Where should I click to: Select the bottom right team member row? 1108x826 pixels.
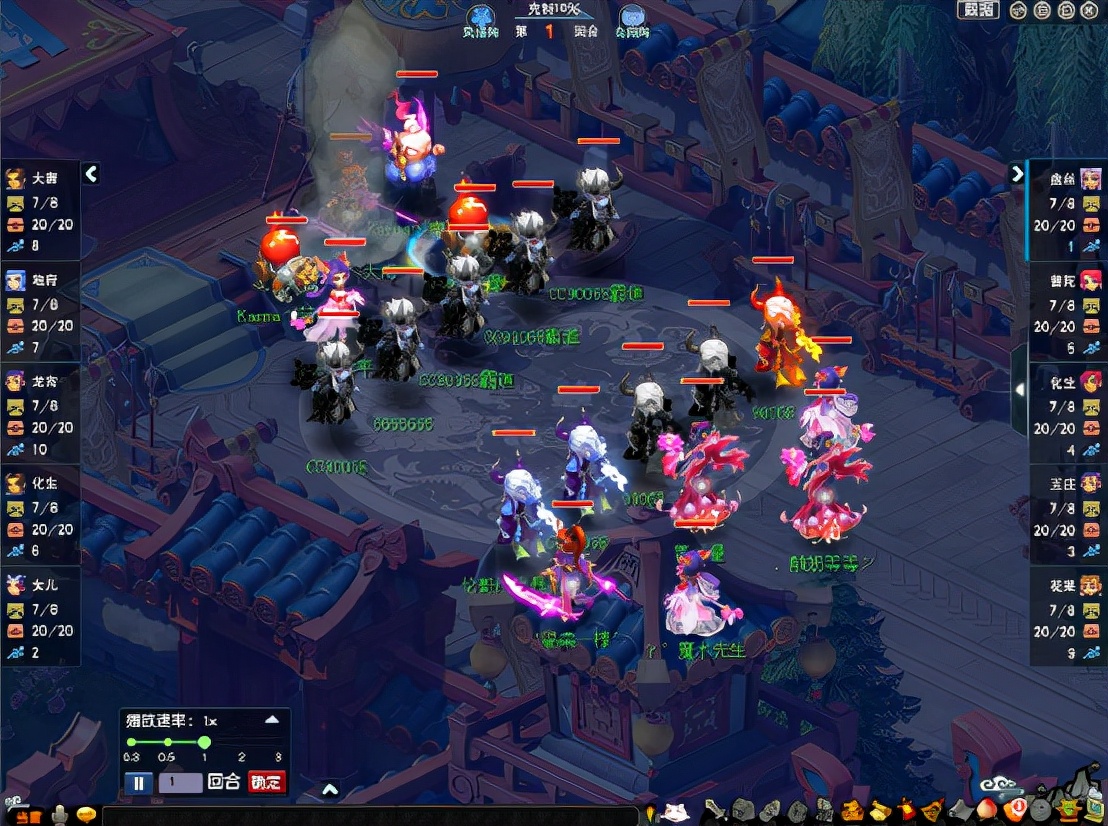[1066, 616]
